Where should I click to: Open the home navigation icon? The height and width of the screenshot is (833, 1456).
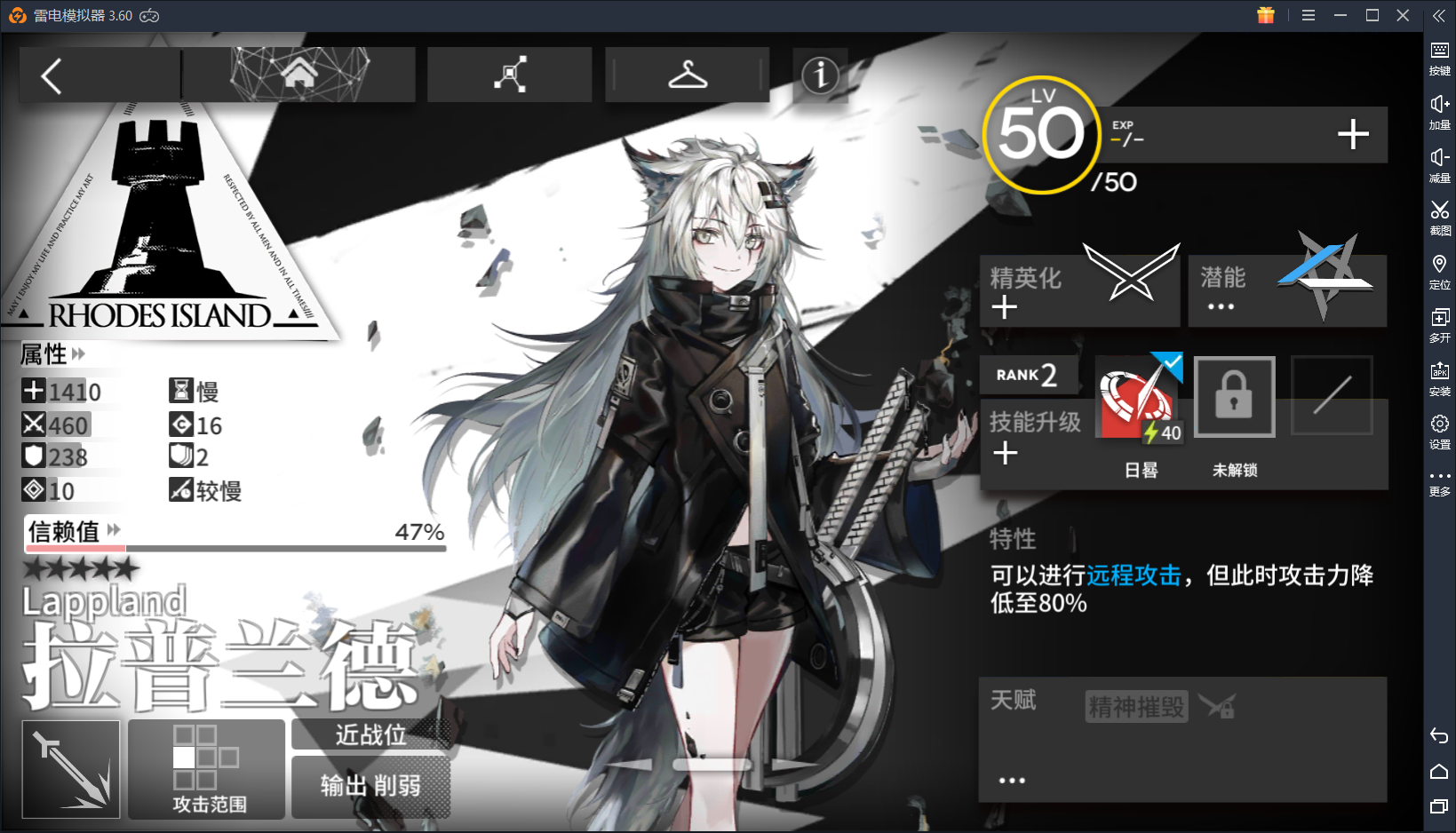[298, 74]
